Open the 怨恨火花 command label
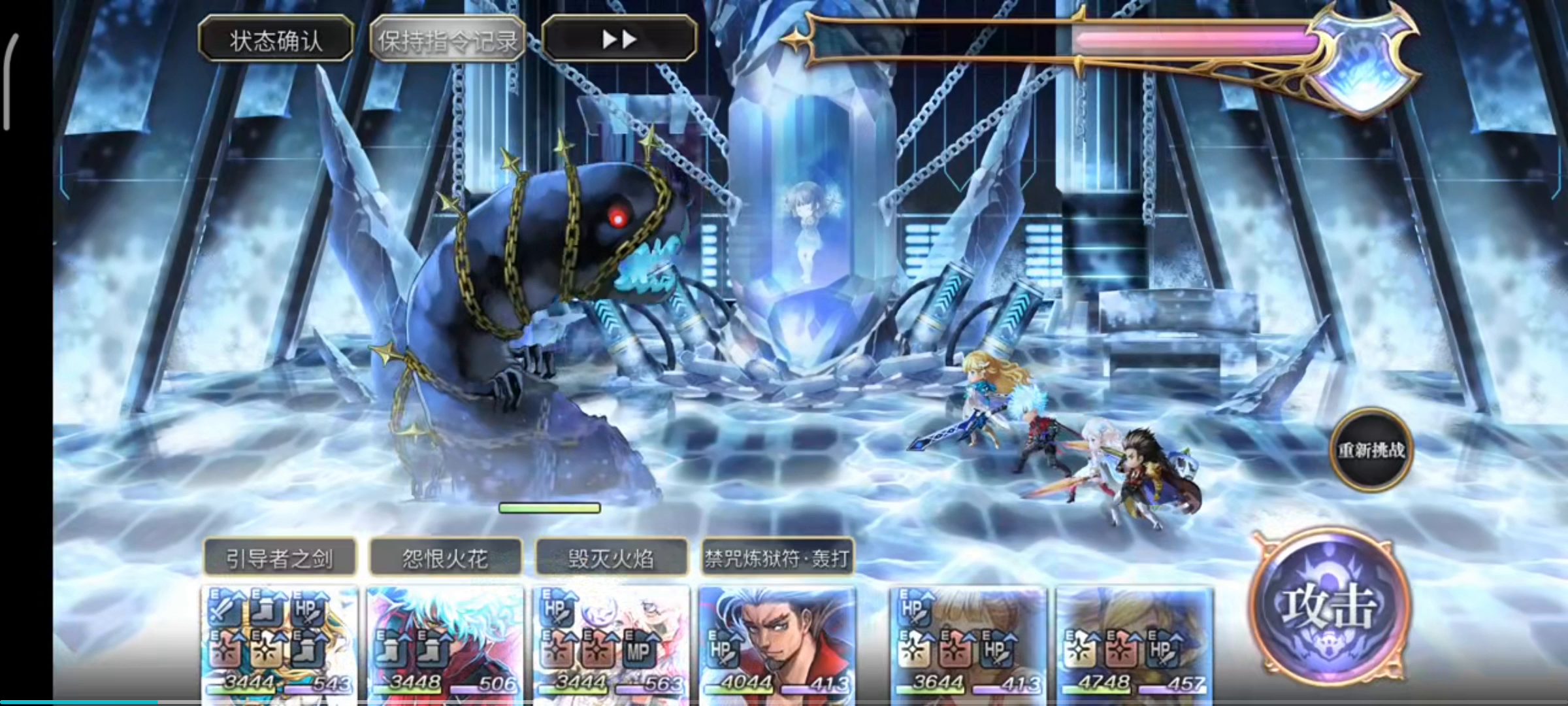Viewport: 1568px width, 706px height. 446,559
